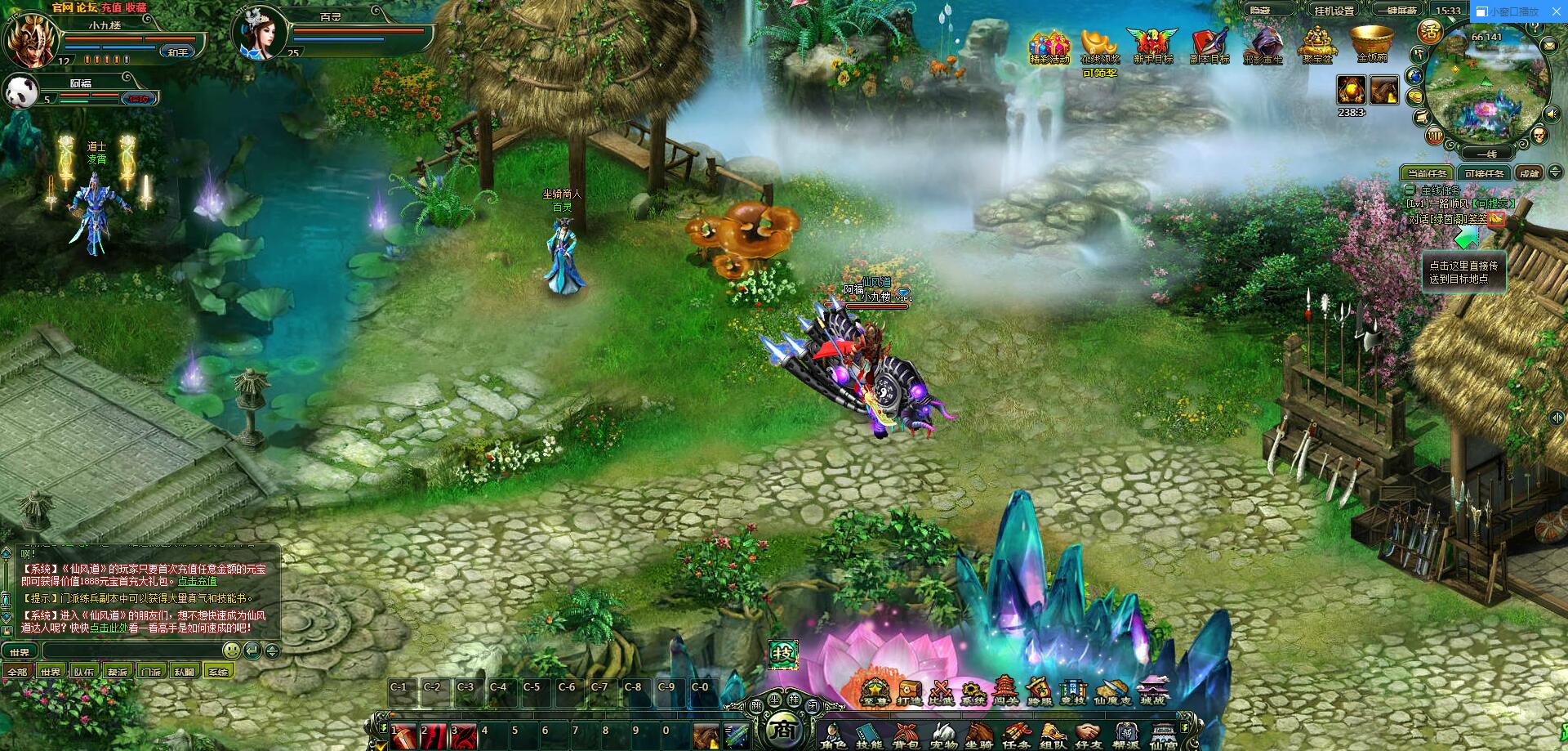Collapse the 主线任务 quest tree entry
Image resolution: width=1568 pixels, height=751 pixels.
point(1410,191)
